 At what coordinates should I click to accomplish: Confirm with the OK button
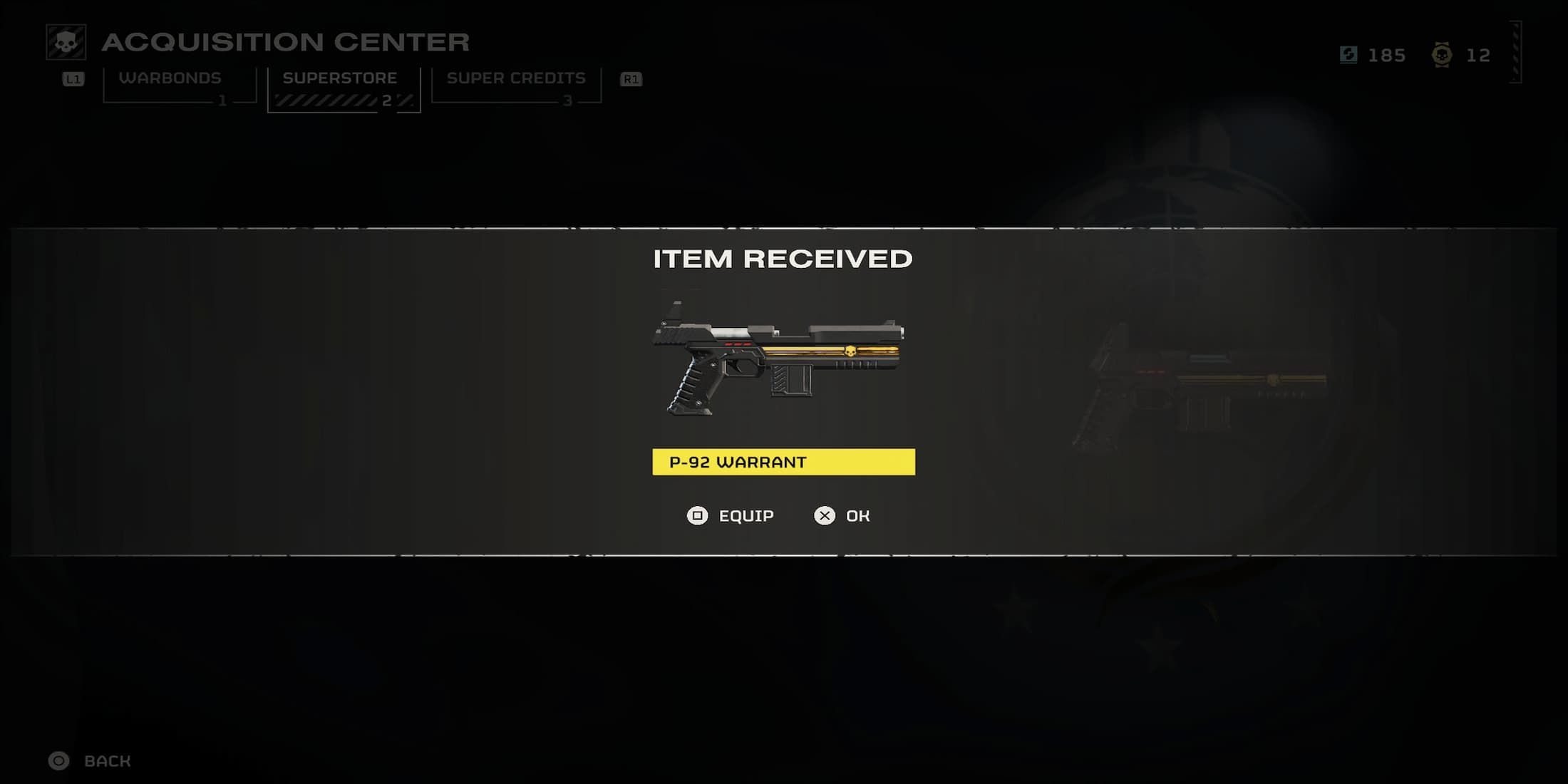(x=842, y=515)
